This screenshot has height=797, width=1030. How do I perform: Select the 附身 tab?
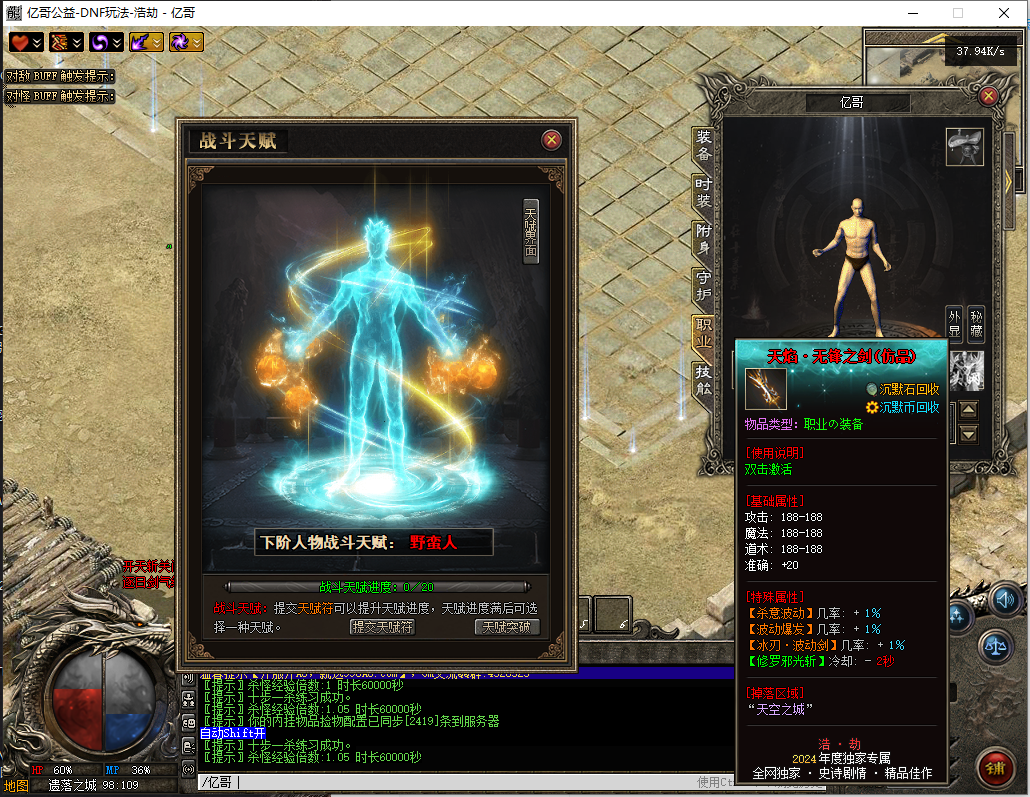click(x=704, y=238)
